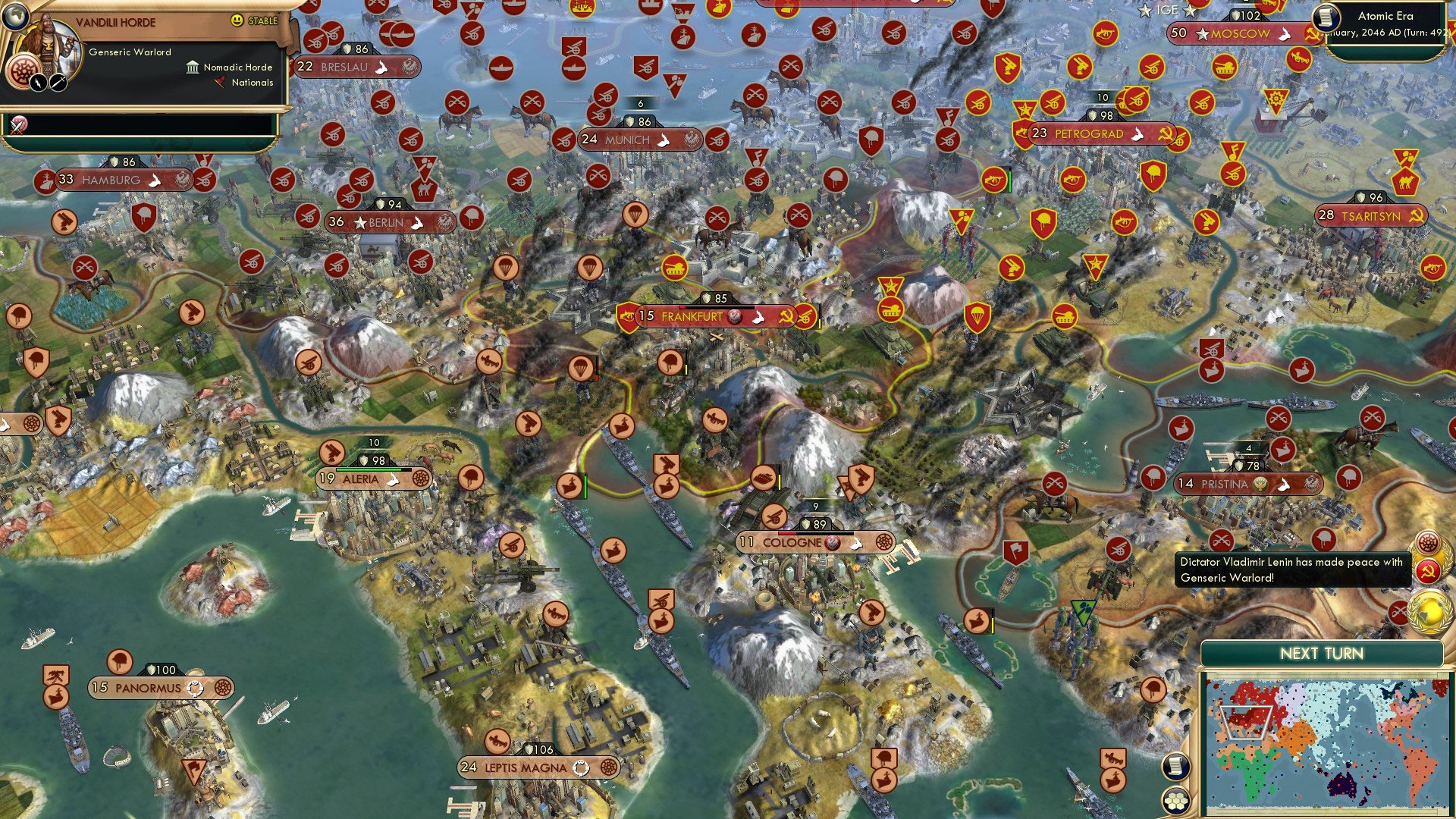Image resolution: width=1456 pixels, height=819 pixels.
Task: Click the crossed-swords notification in left panel
Action: coord(17,124)
